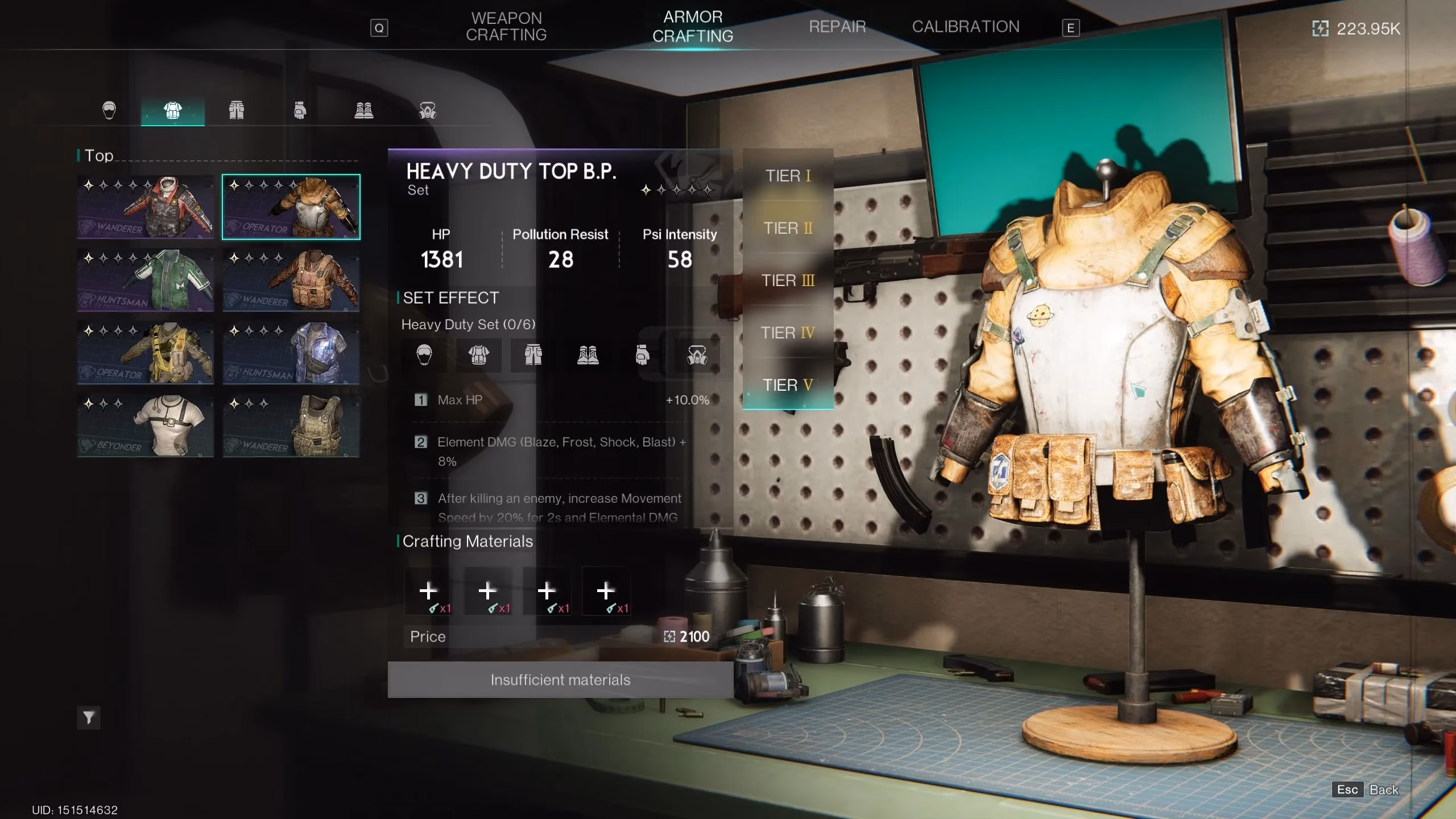1456x819 pixels.
Task: Go to the Calibration tab
Action: point(965,27)
